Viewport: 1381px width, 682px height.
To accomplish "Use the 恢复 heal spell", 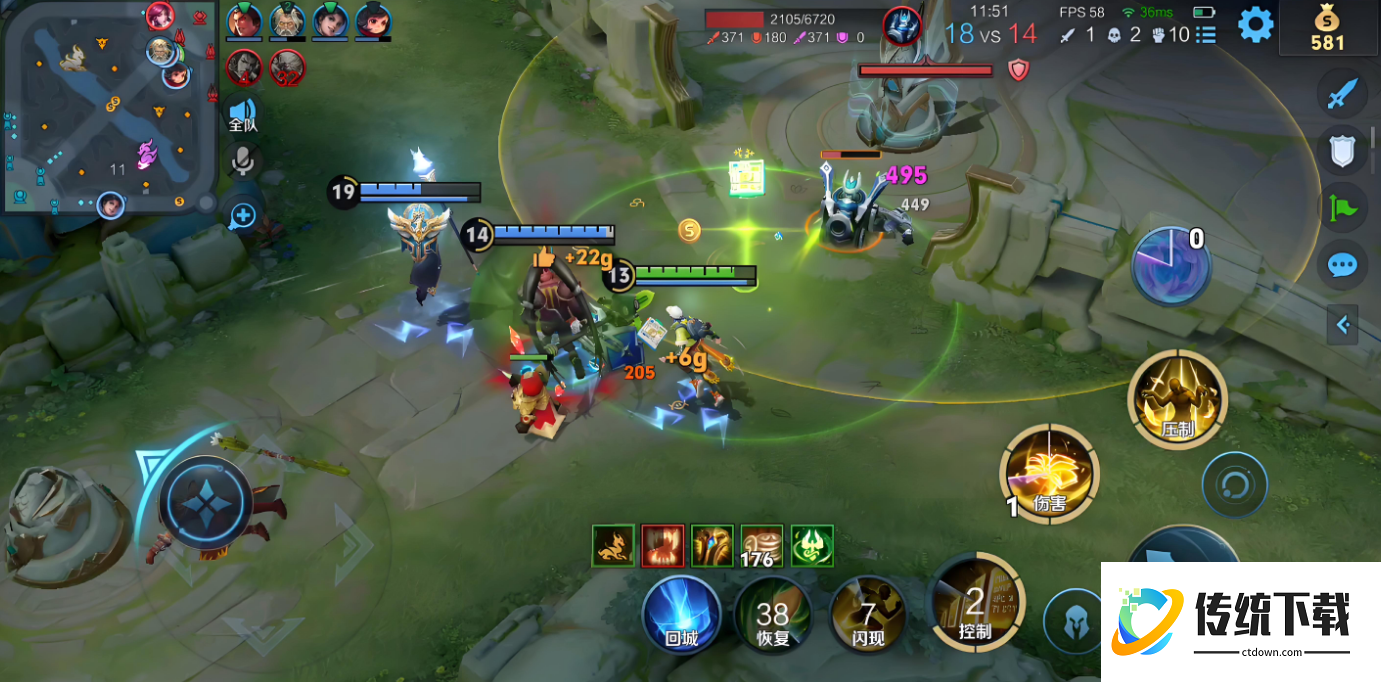I will 772,614.
